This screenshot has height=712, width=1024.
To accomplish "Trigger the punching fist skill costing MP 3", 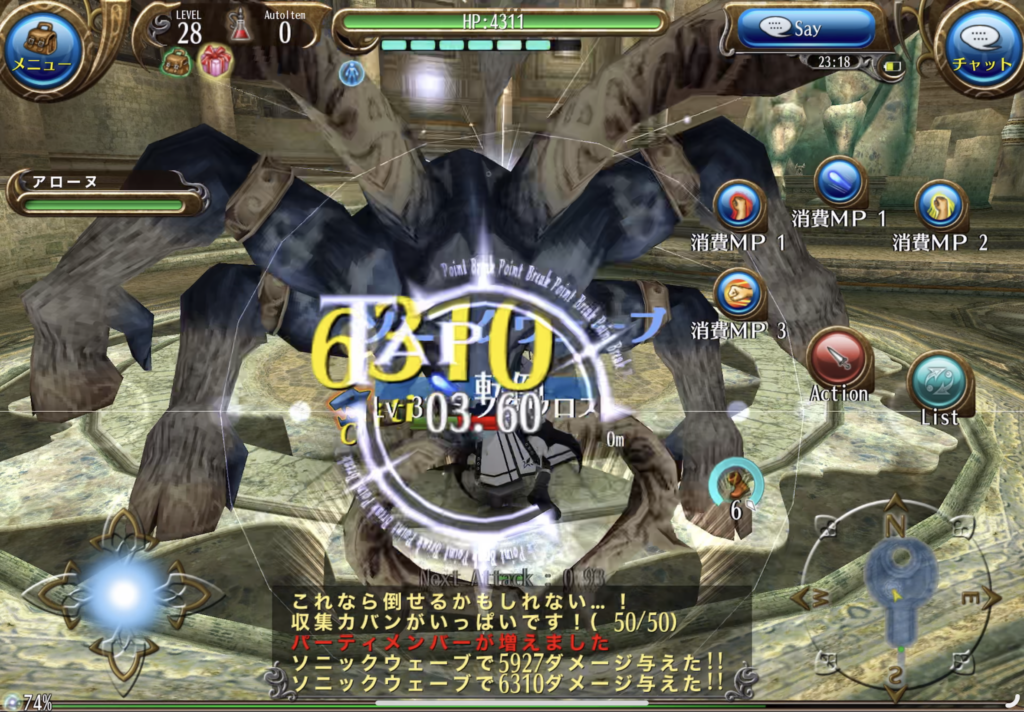I will (740, 295).
